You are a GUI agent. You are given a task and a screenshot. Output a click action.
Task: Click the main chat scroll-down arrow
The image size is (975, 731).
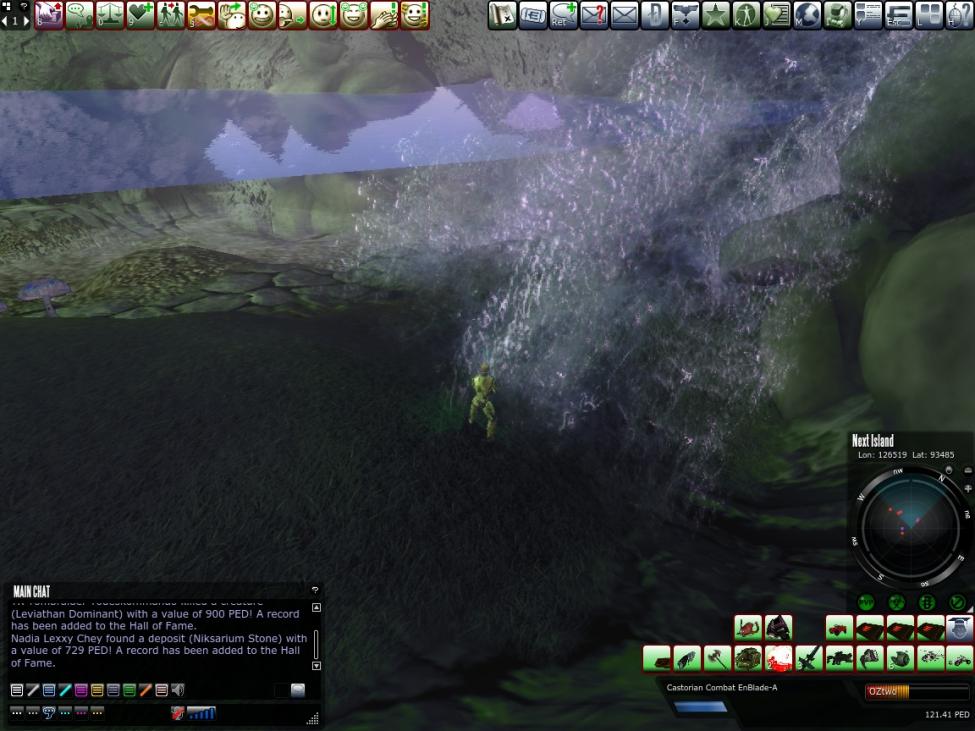317,665
